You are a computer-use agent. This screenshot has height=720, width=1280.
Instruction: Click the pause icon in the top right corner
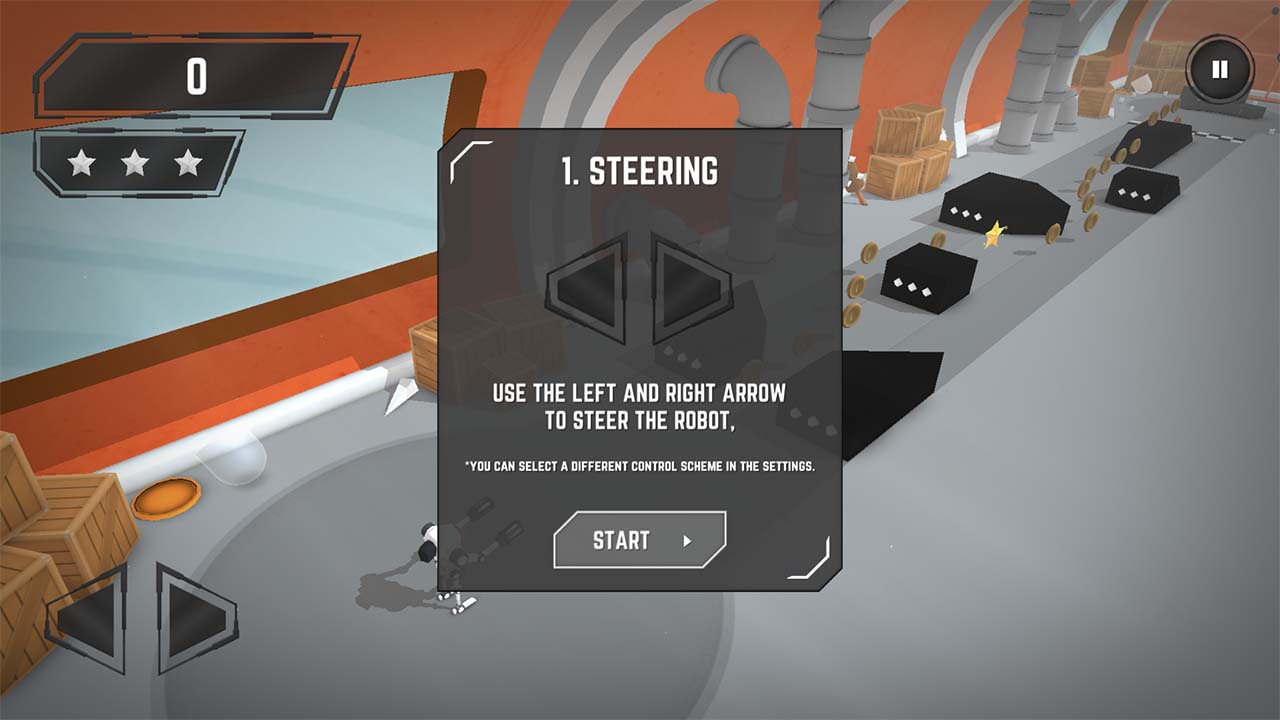(1218, 68)
